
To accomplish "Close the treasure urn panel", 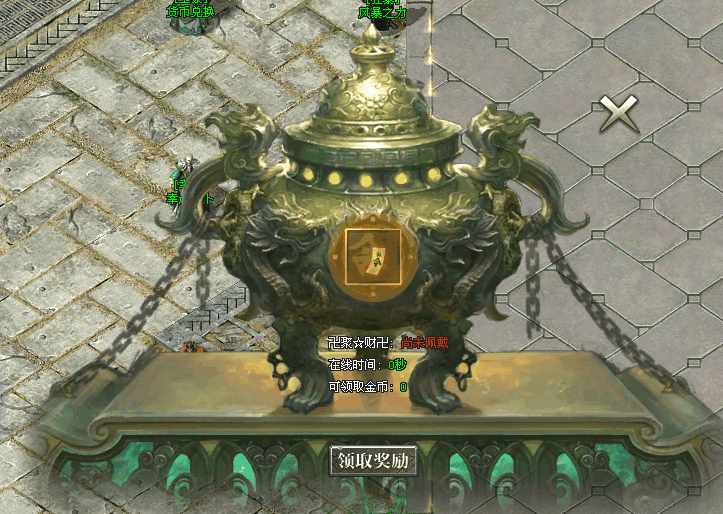I will pos(619,114).
